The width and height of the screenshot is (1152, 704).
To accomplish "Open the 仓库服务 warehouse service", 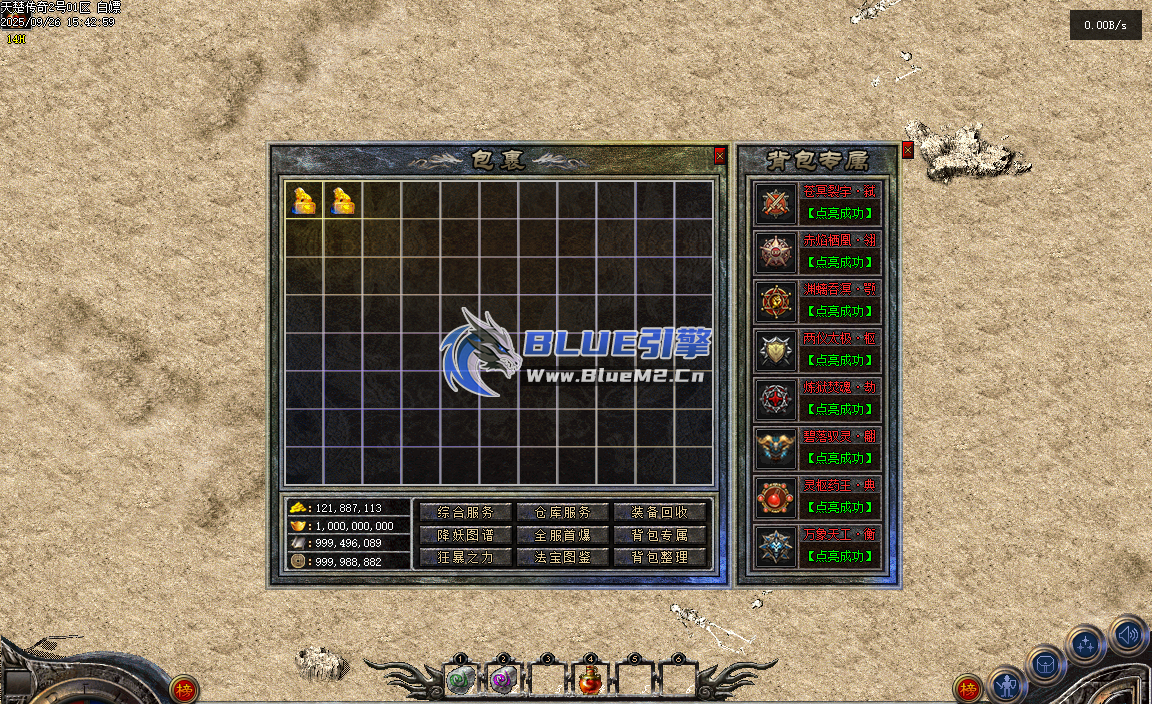I will pyautogui.click(x=563, y=512).
